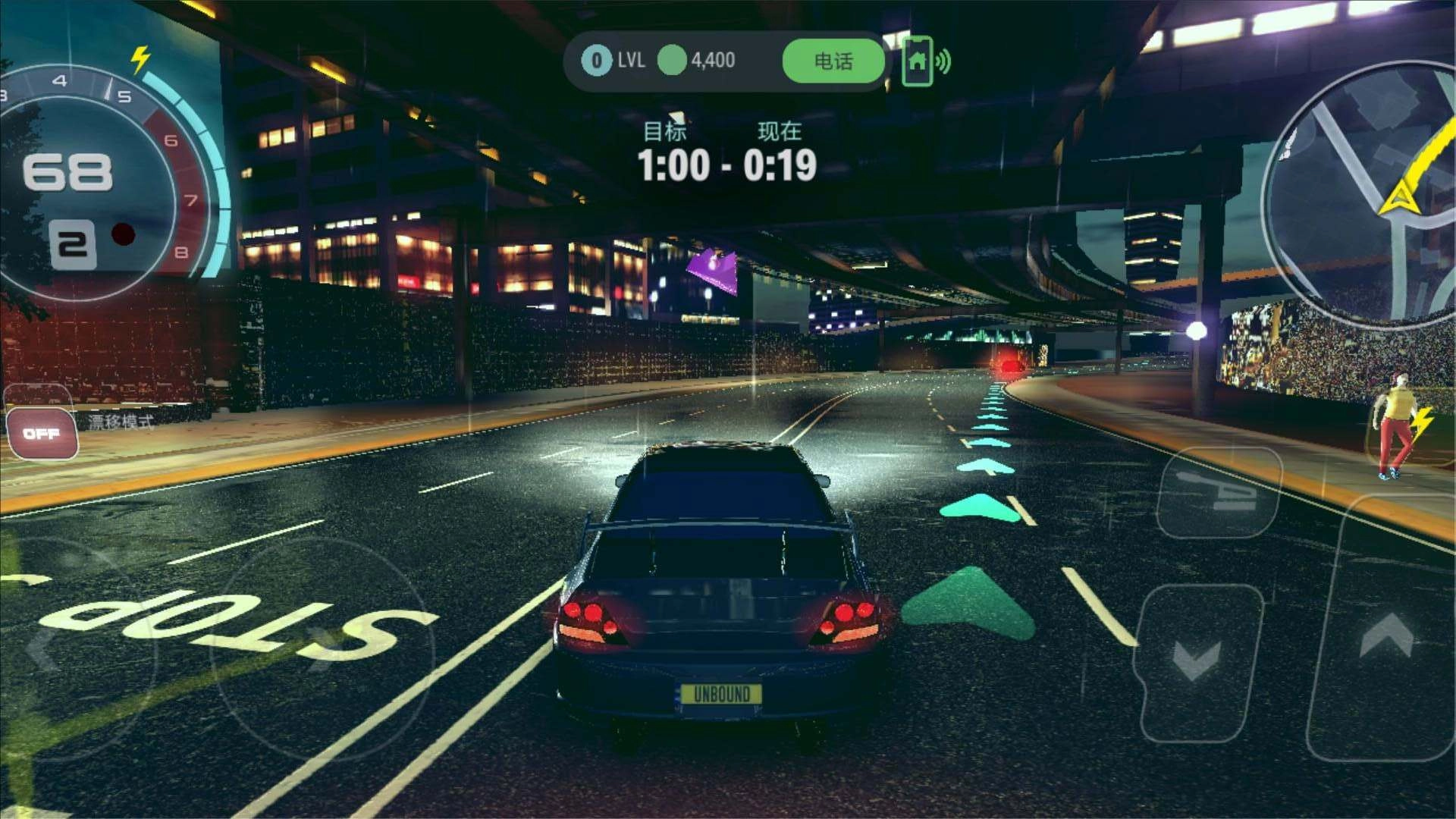This screenshot has width=1456, height=819.
Task: Activate the handbrake button
Action: click(x=1219, y=493)
